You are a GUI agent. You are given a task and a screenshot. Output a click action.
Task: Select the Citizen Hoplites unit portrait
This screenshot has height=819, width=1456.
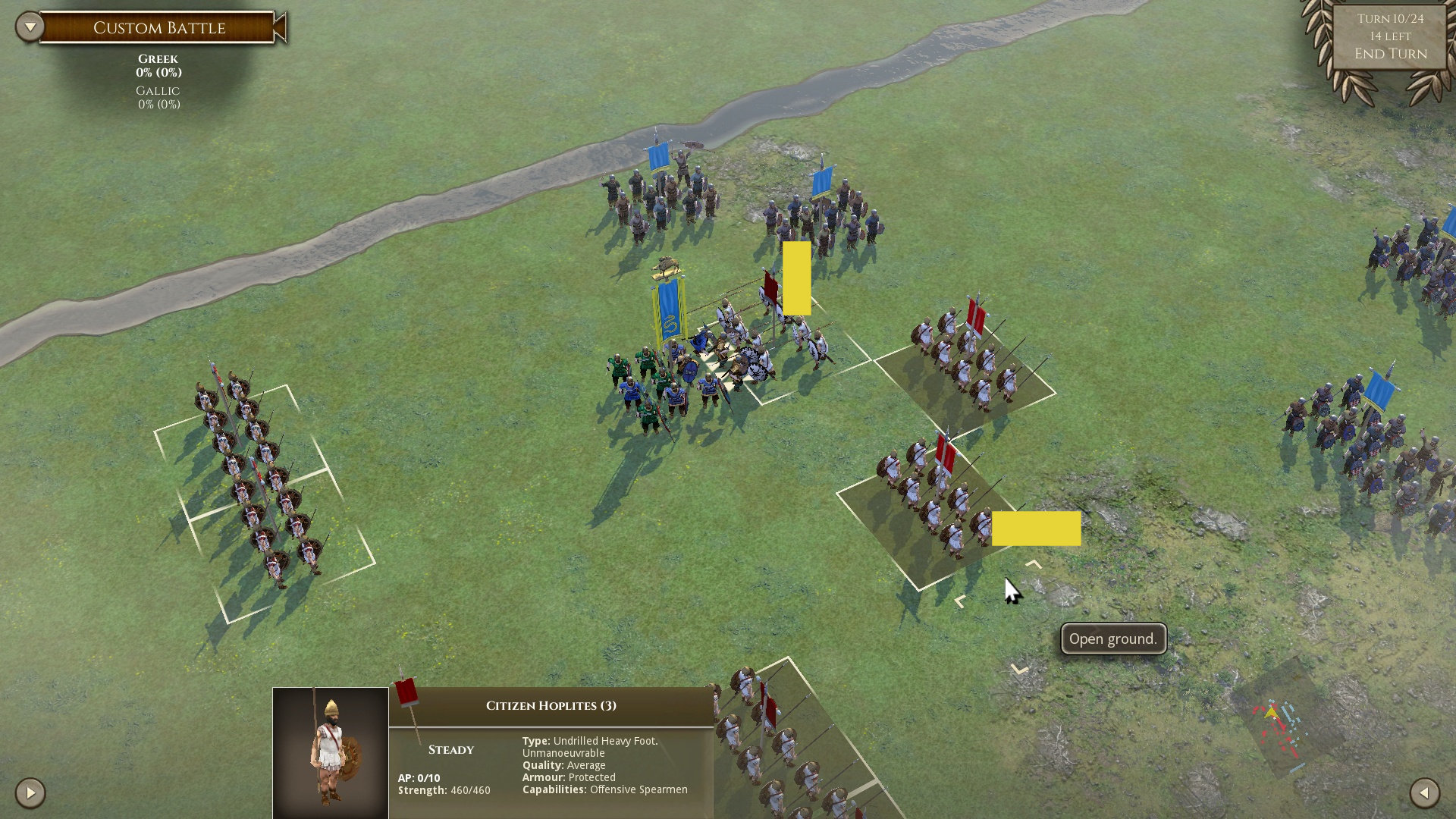click(x=331, y=752)
